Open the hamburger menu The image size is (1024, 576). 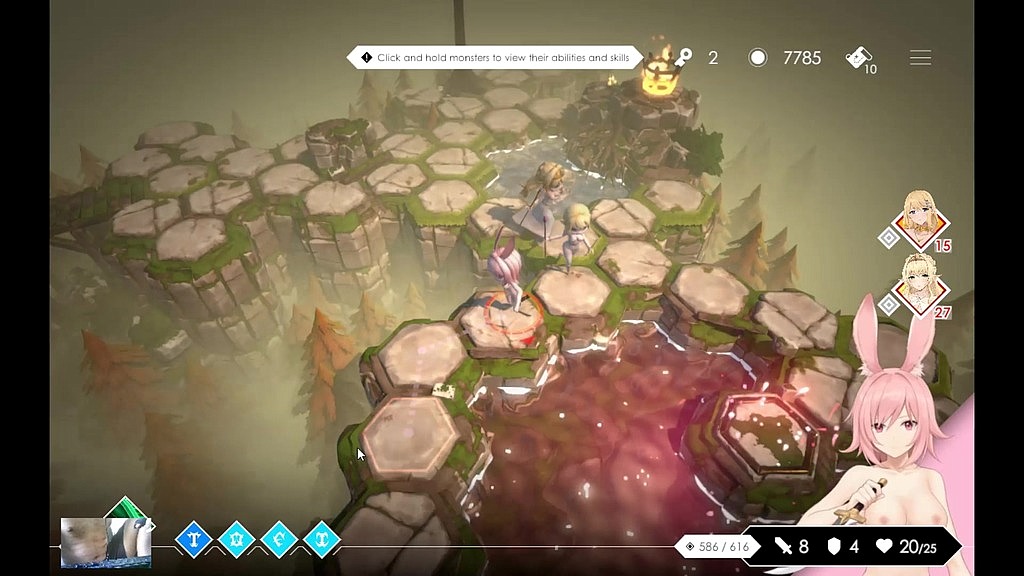(920, 58)
